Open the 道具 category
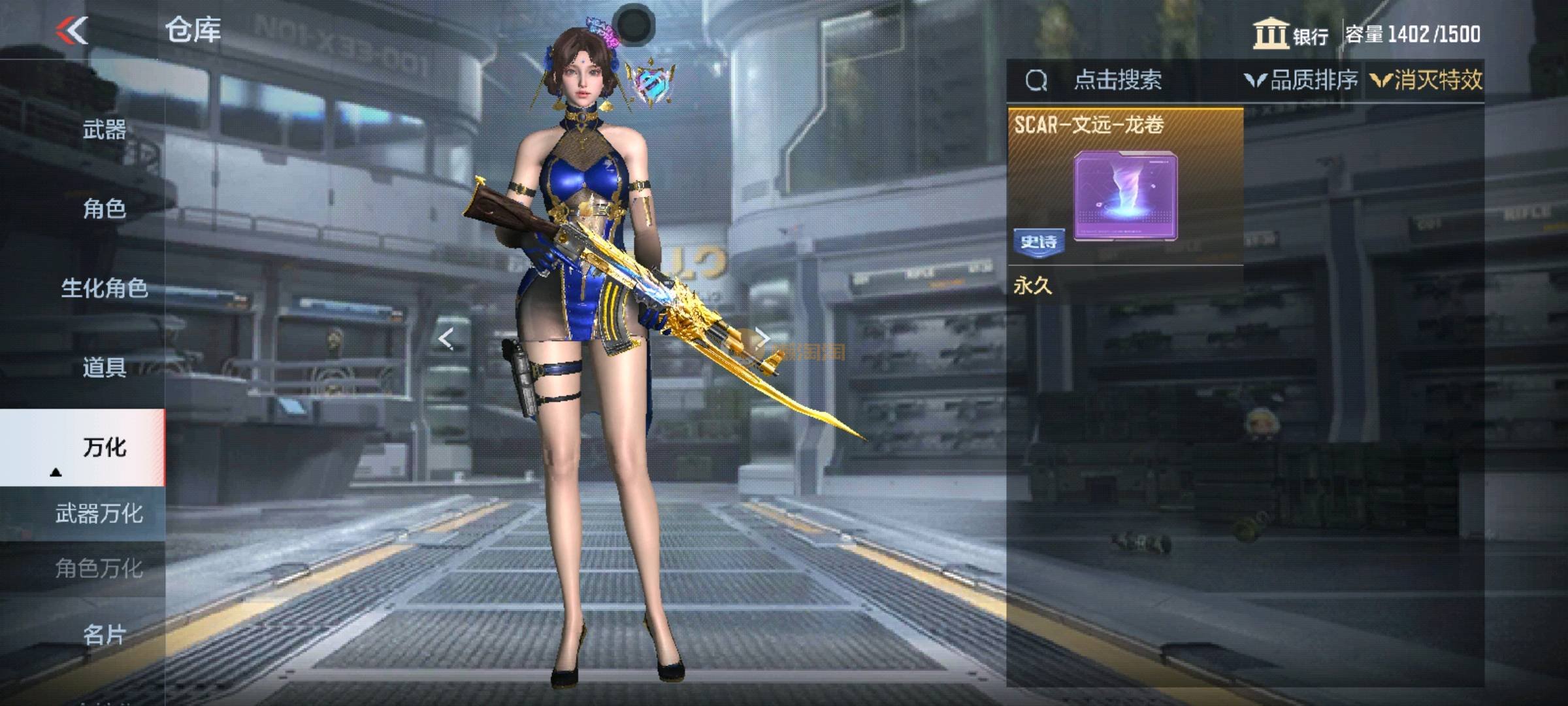 tap(105, 367)
